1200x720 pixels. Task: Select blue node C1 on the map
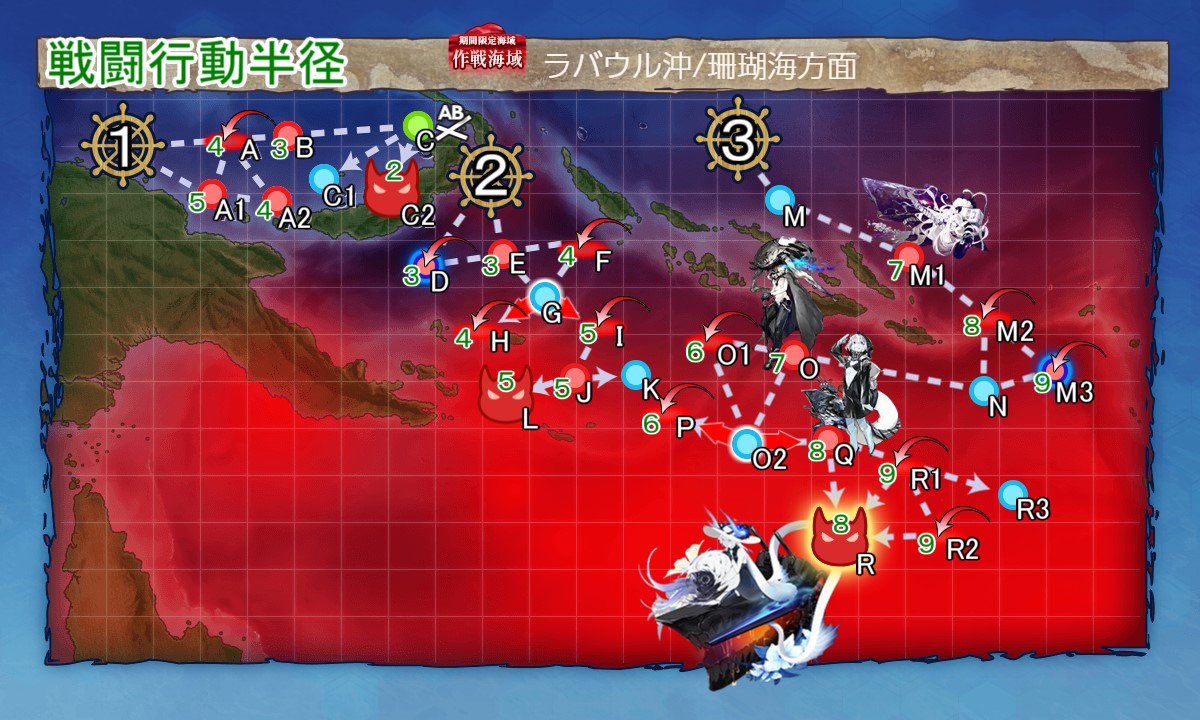pyautogui.click(x=324, y=179)
